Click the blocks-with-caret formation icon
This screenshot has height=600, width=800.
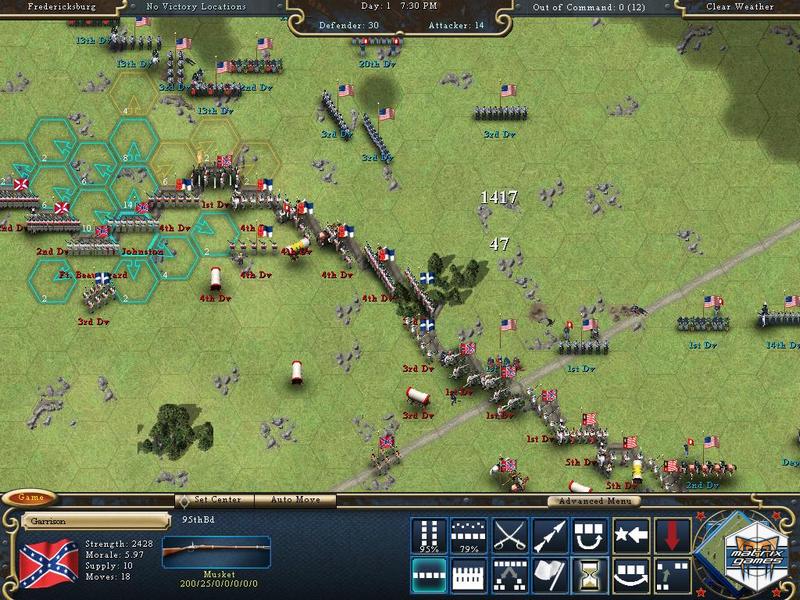click(509, 575)
